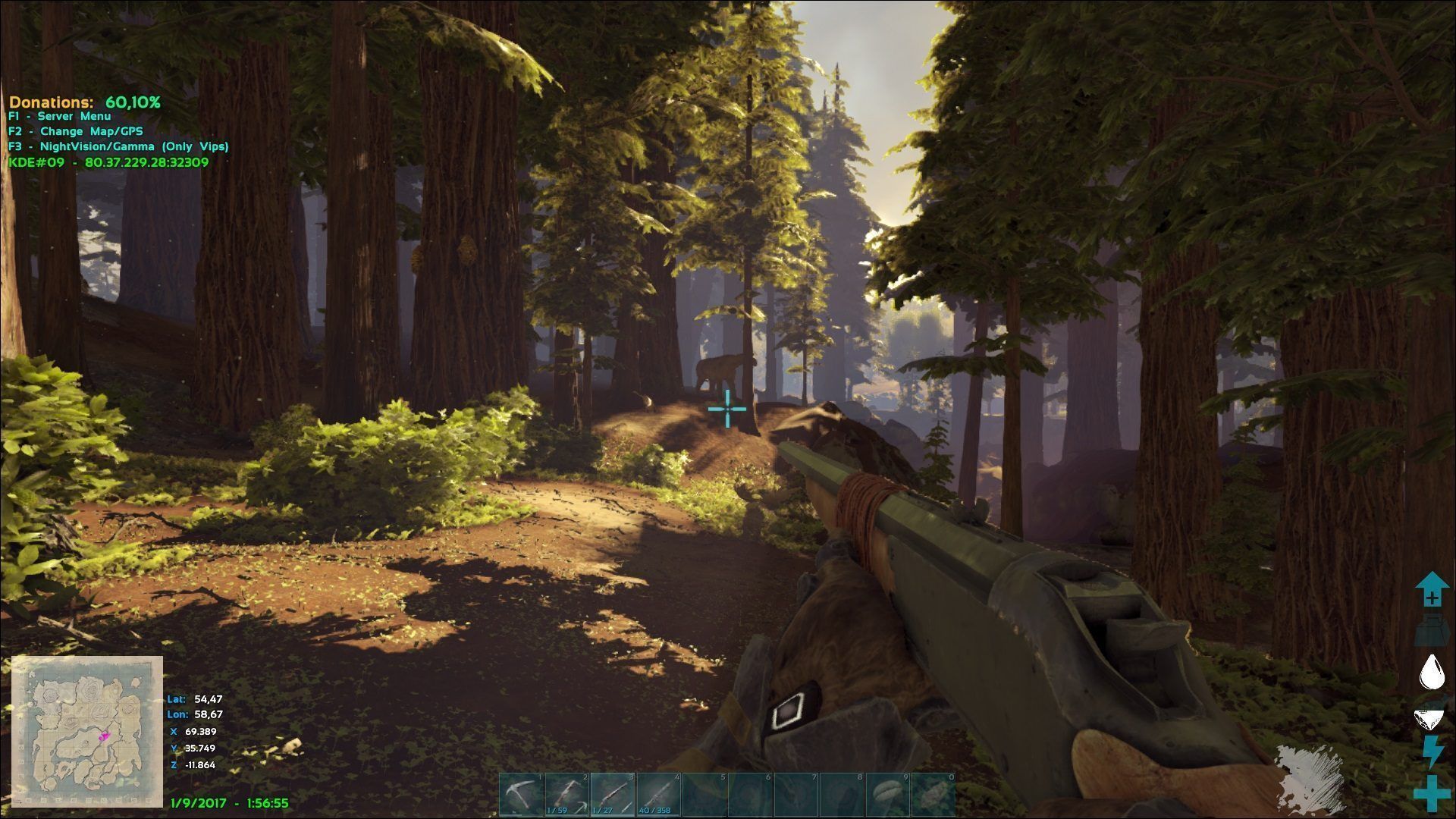Use the brown item in slot 0

point(934,795)
